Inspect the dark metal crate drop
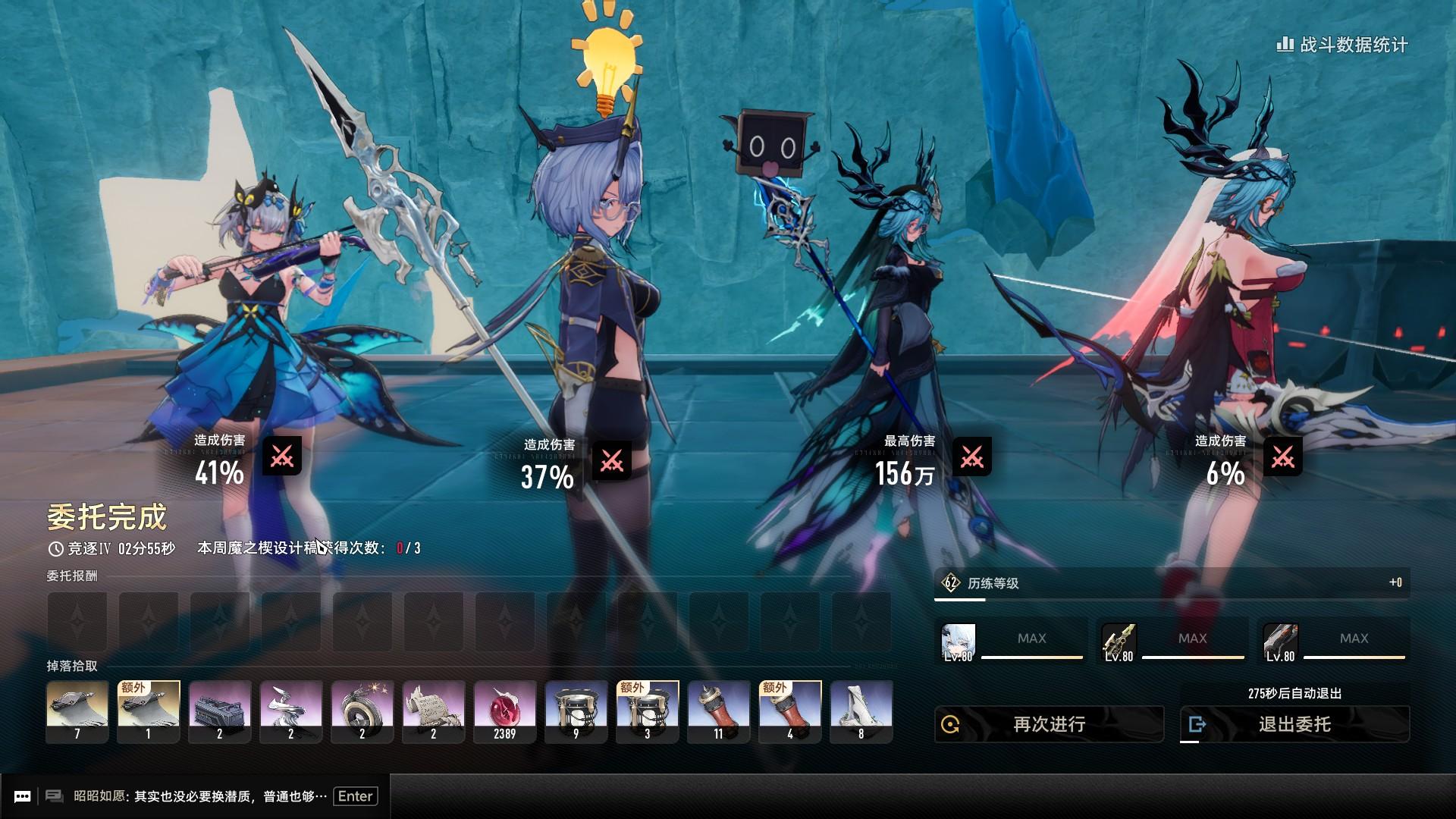The width and height of the screenshot is (1456, 819). pos(219,711)
